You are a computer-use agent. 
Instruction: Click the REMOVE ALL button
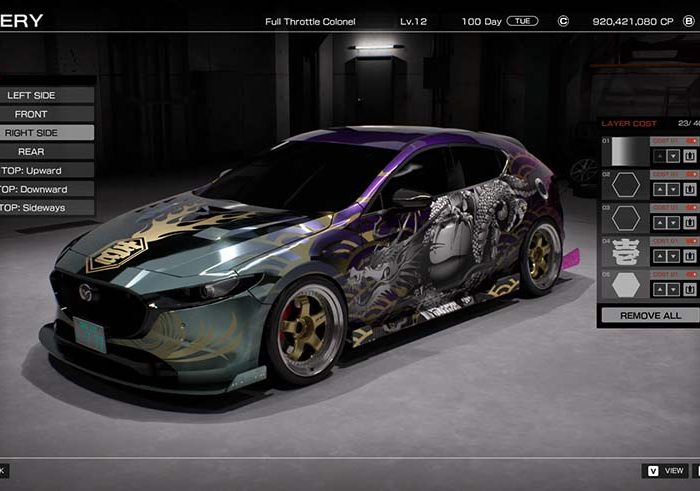[650, 315]
